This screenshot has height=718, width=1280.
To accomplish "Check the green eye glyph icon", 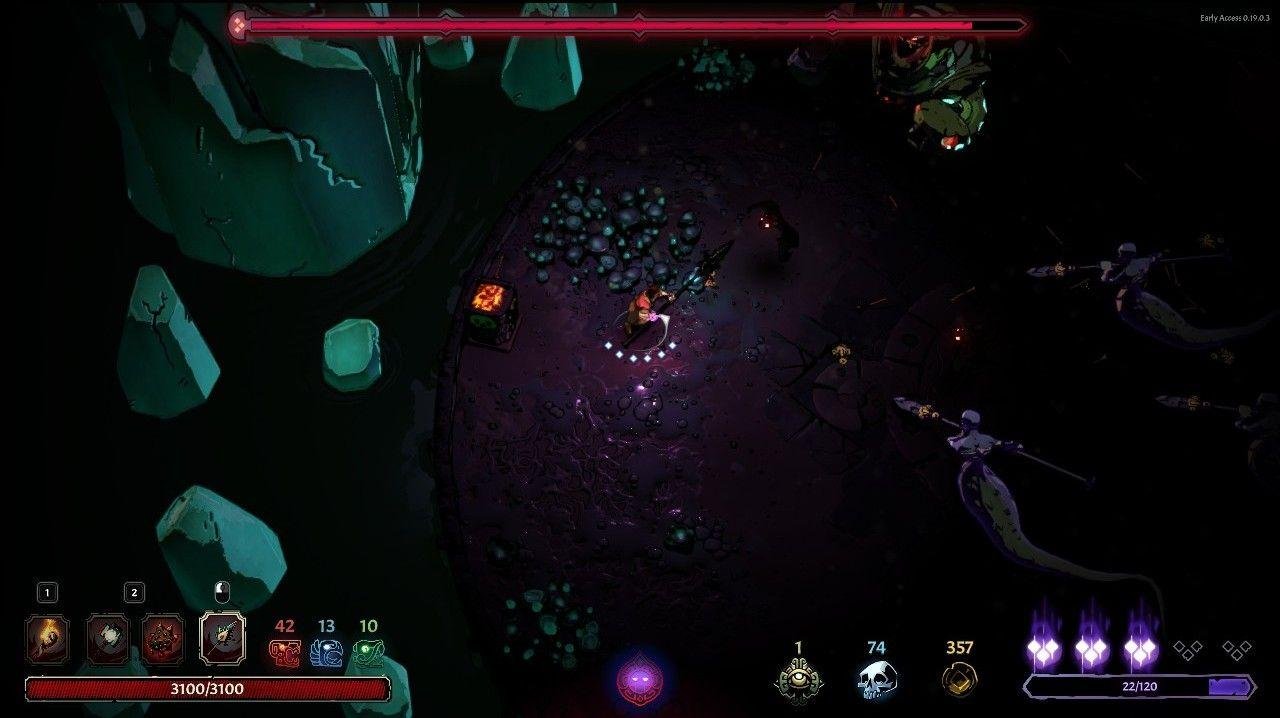I will click(368, 653).
